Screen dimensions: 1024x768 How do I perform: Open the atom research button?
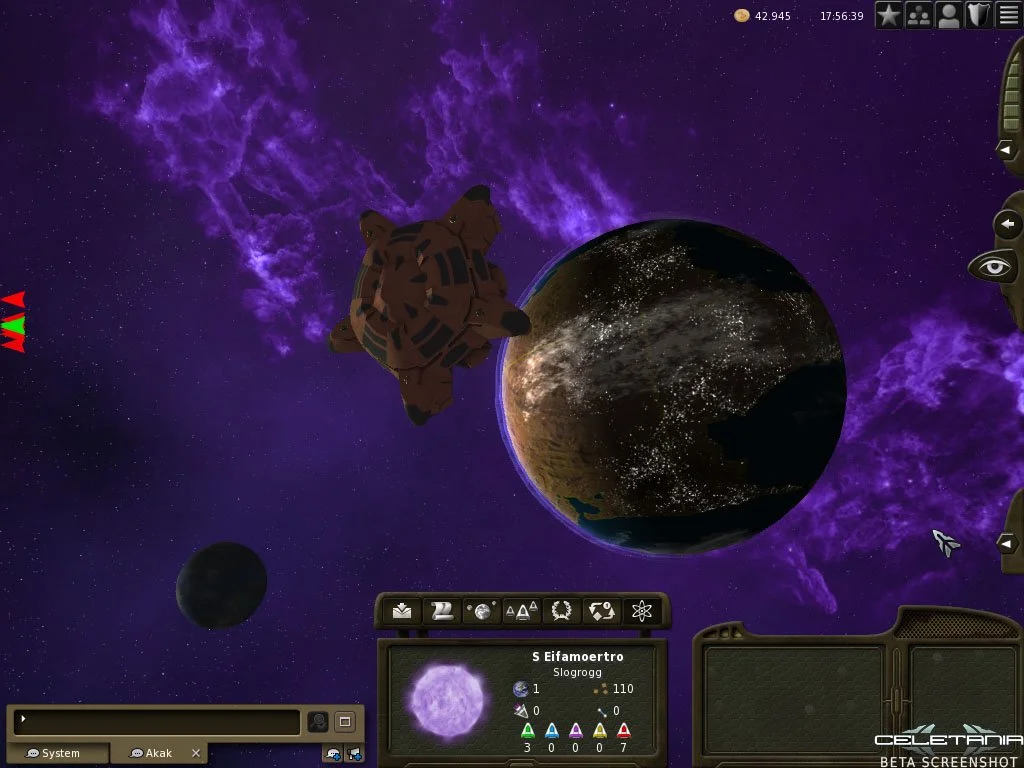coord(641,611)
